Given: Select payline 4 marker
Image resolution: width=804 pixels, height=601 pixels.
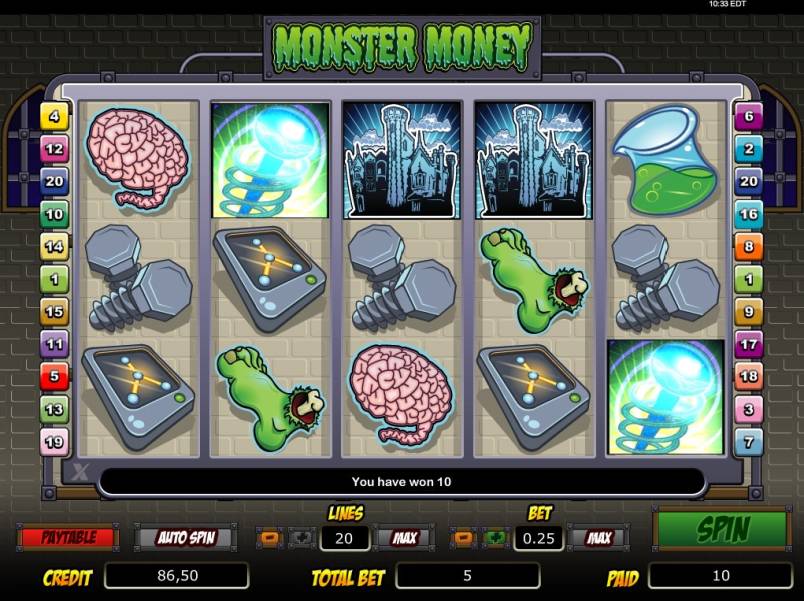Looking at the screenshot, I should 53,117.
